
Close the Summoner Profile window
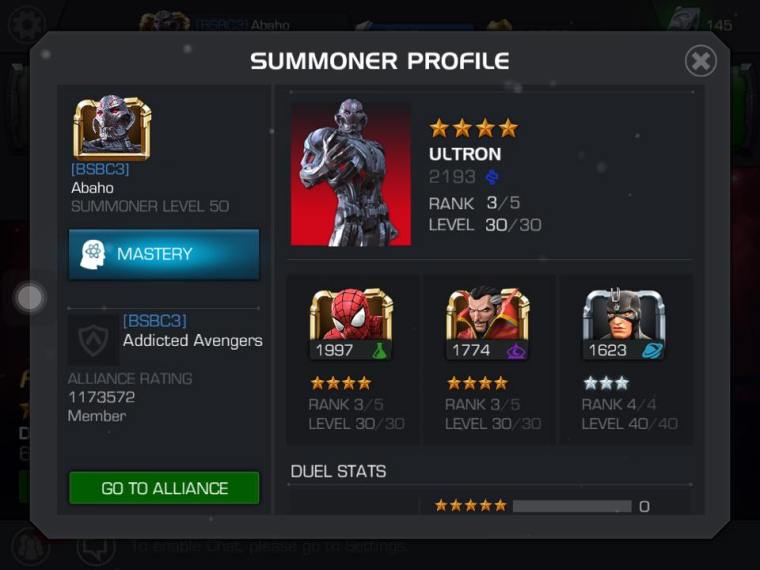700,62
